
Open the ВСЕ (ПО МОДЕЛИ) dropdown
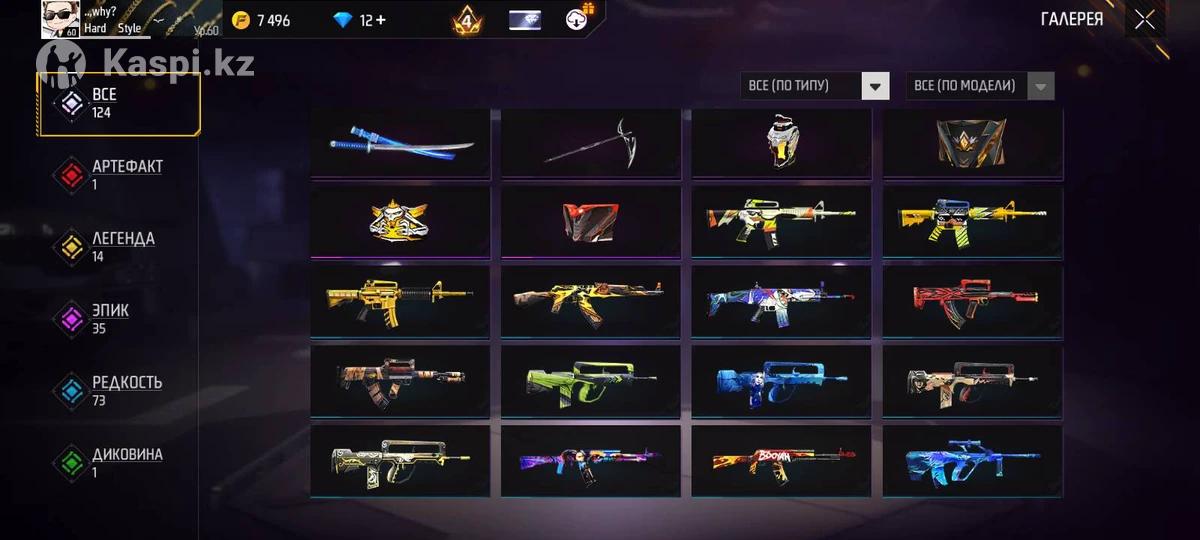pyautogui.click(x=979, y=86)
